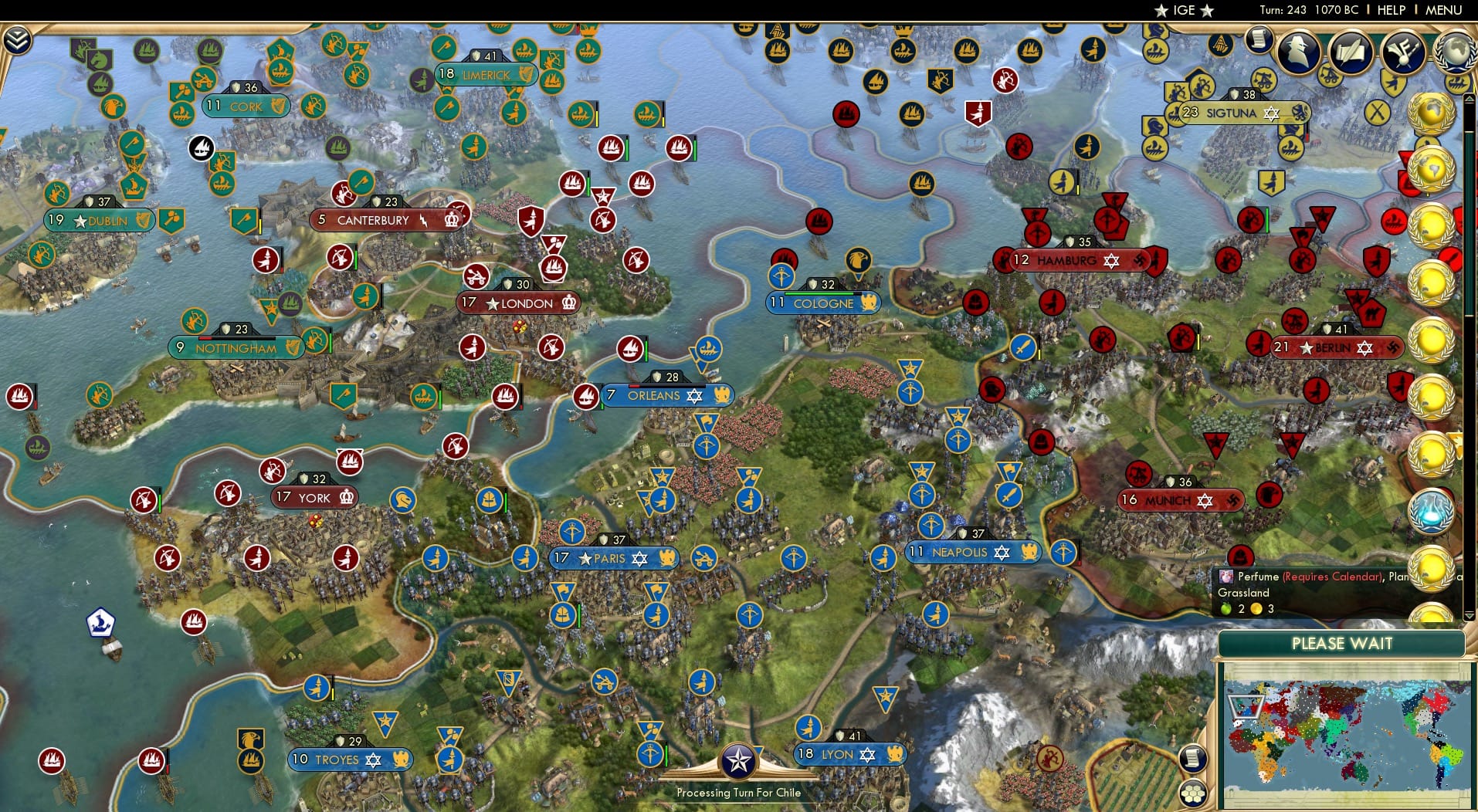The width and height of the screenshot is (1478, 812).
Task: Click the up arrow on the notification scrollbar
Action: [1468, 98]
